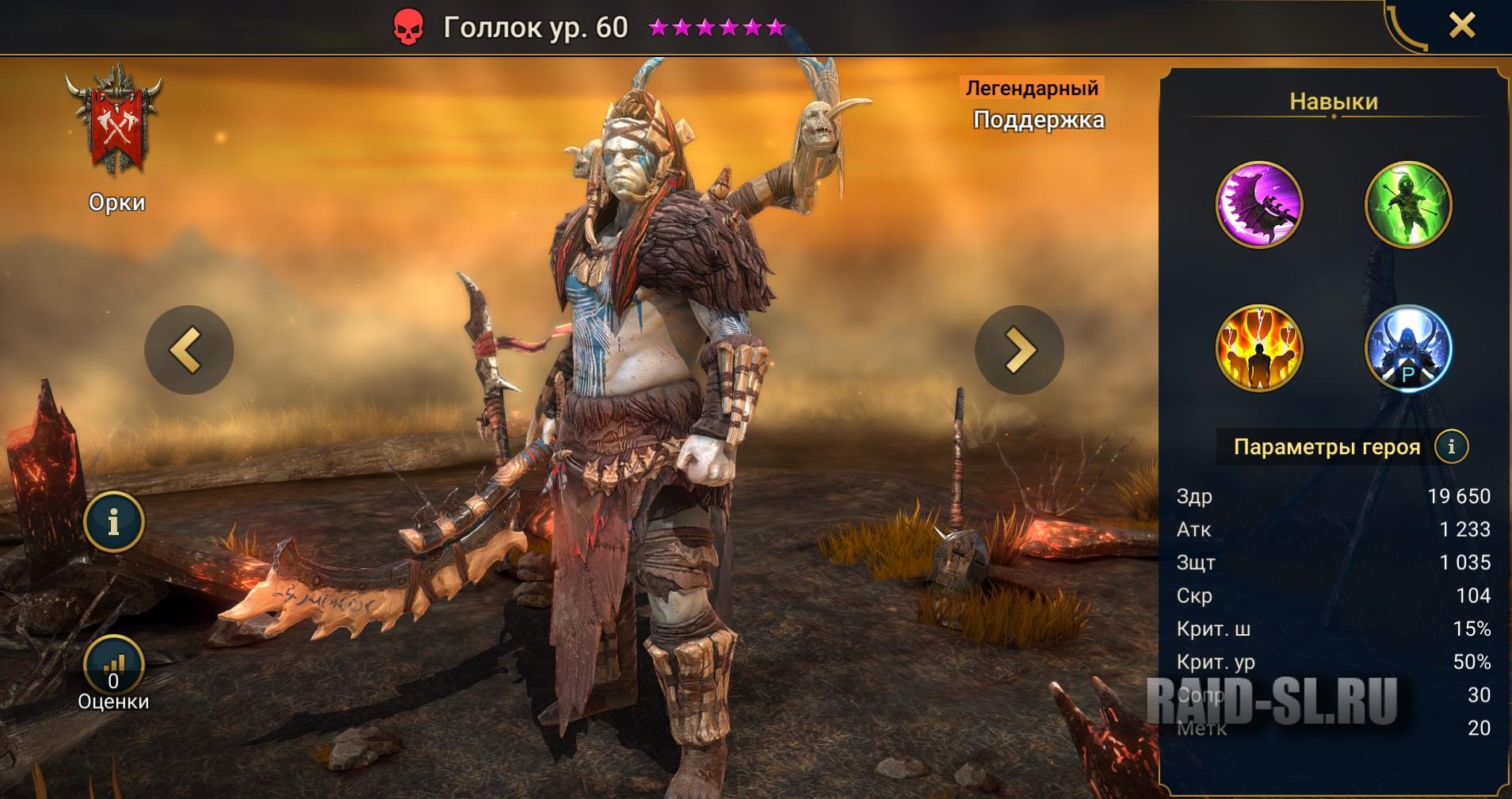Viewport: 1512px width, 799px height.
Task: Open hero parameters info button
Action: pos(1451,446)
